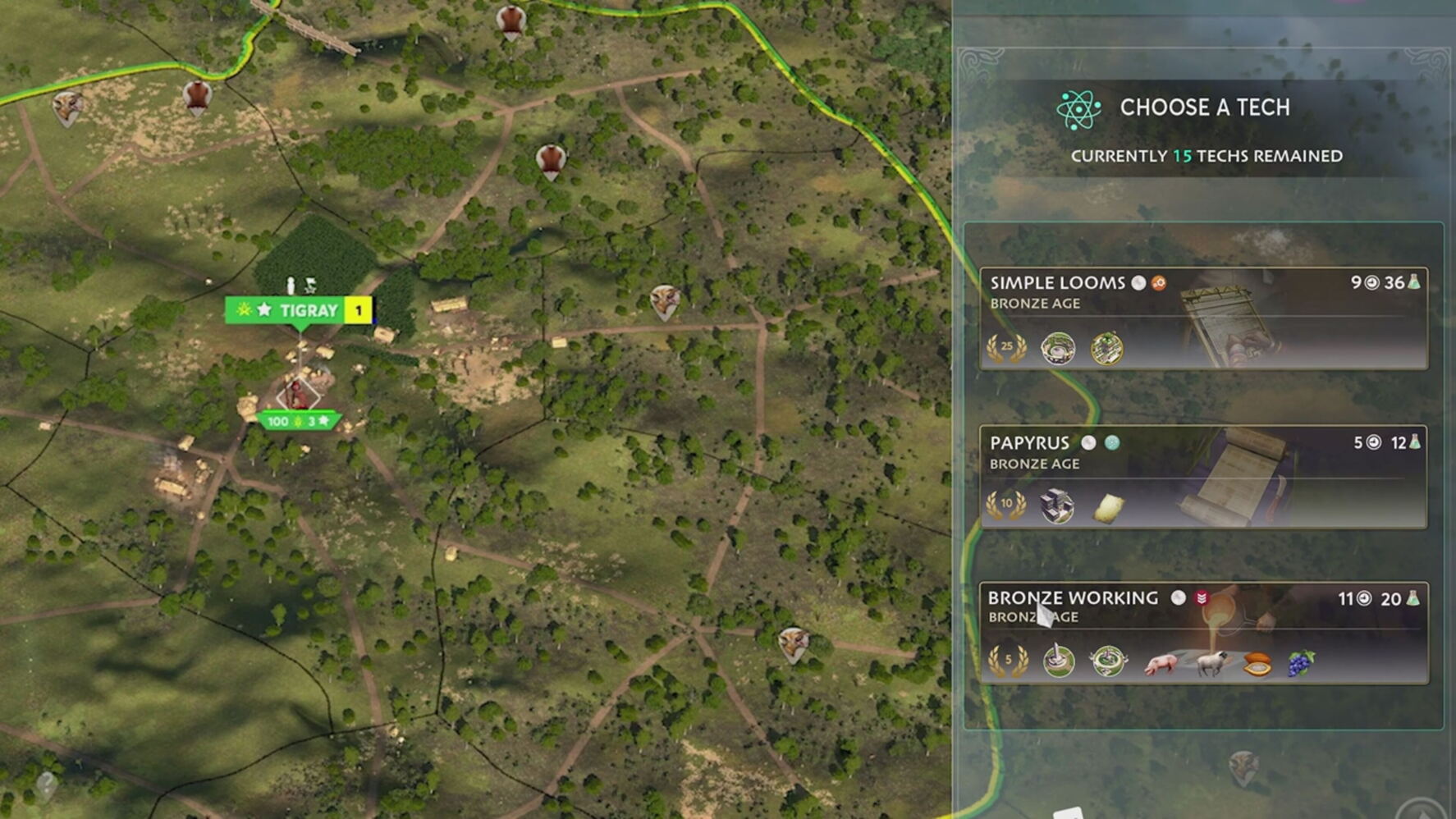Image resolution: width=1456 pixels, height=819 pixels.
Task: Click the papyrus sheet icon in Papyrus
Action: [x=1108, y=506]
